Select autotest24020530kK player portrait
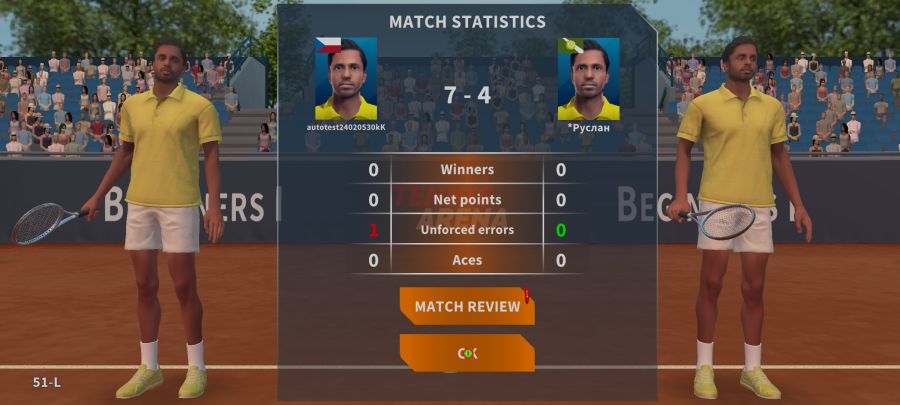Image resolution: width=900 pixels, height=405 pixels. pyautogui.click(x=346, y=79)
